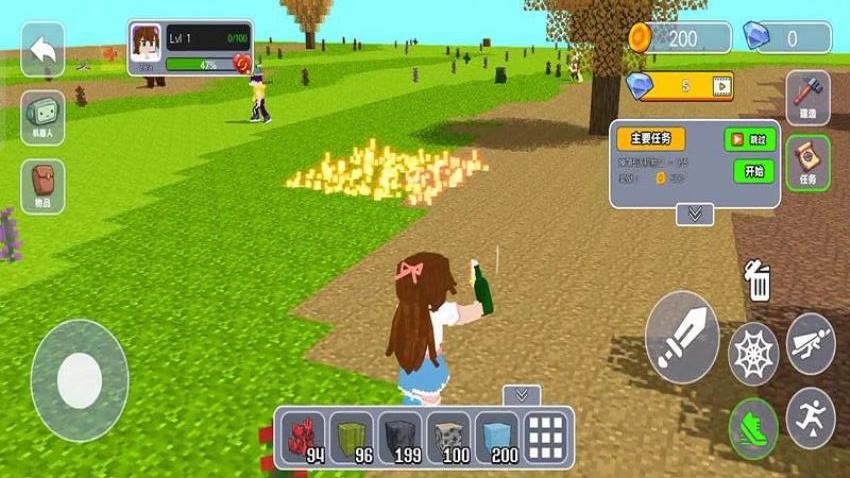Tap the running sprint button

pos(810,416)
